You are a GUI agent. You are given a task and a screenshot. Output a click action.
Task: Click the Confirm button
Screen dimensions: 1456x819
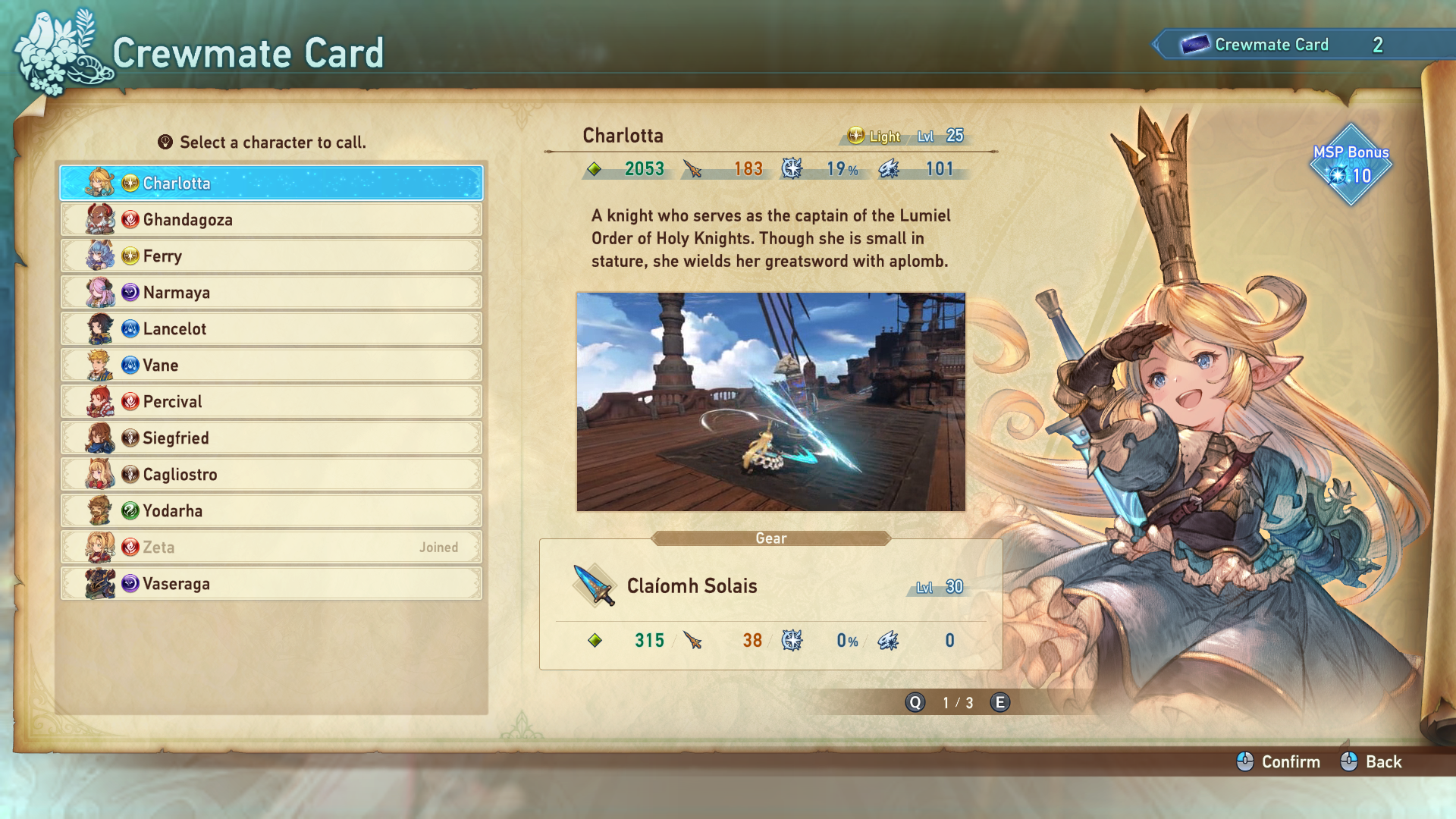tap(1279, 762)
